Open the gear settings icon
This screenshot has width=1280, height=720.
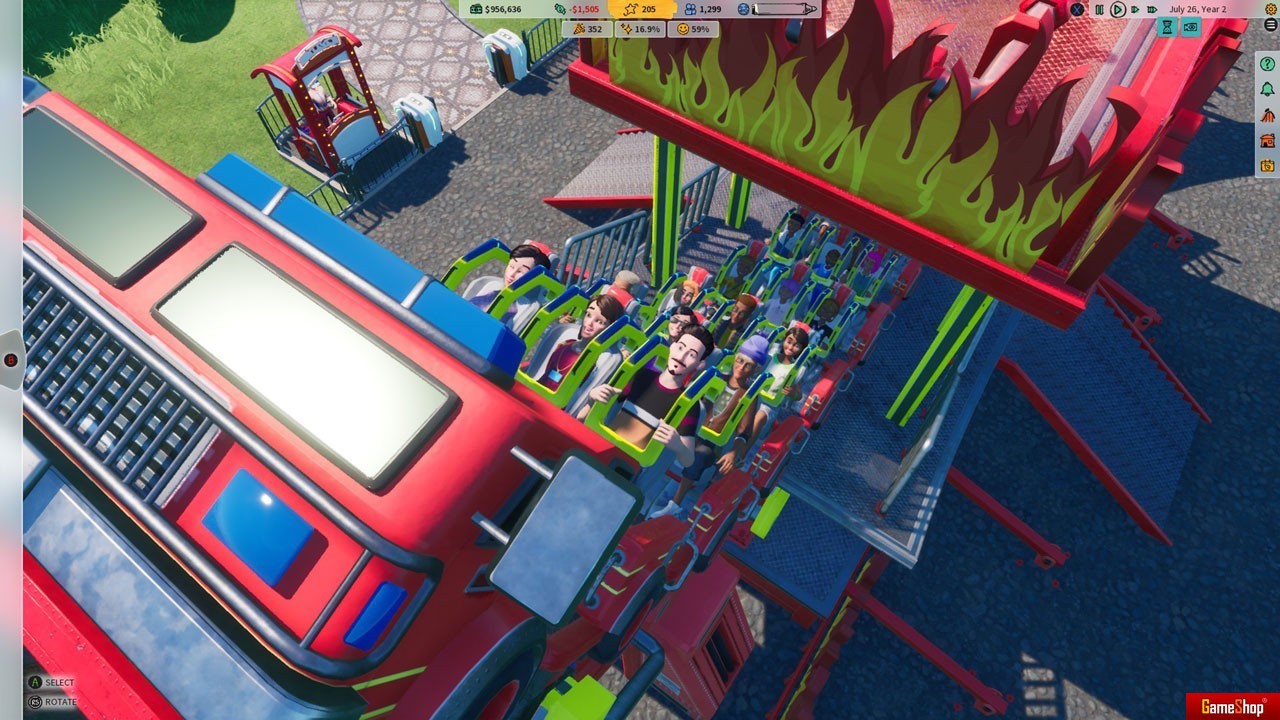[x=1271, y=9]
